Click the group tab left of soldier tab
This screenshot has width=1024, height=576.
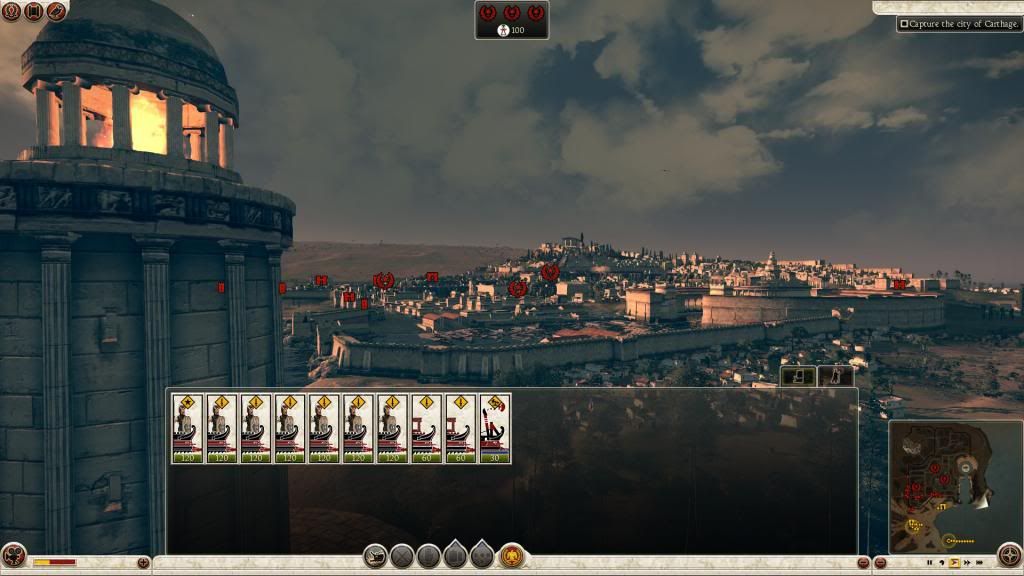coord(797,377)
